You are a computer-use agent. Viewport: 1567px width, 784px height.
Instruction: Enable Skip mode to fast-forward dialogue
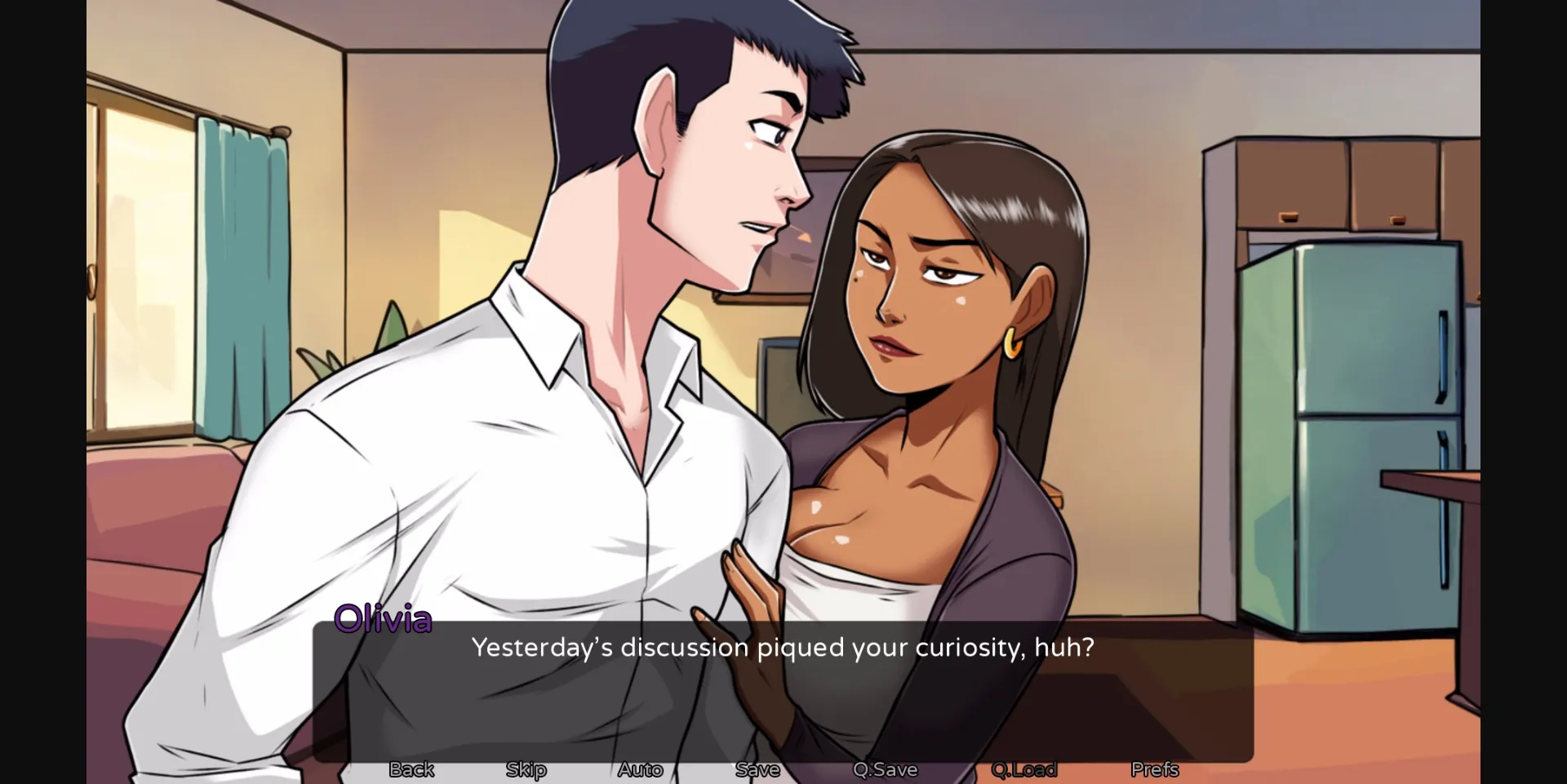(526, 769)
